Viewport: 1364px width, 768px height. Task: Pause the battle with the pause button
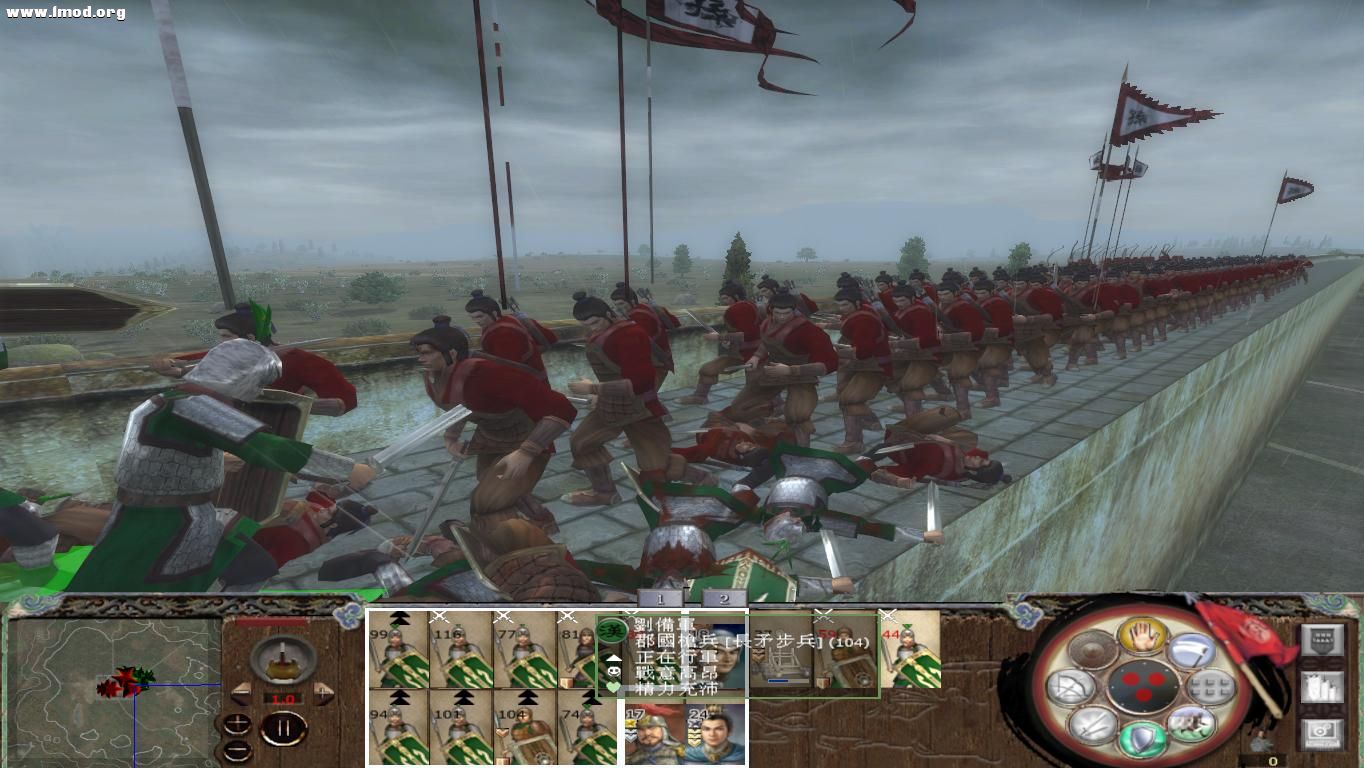(282, 728)
